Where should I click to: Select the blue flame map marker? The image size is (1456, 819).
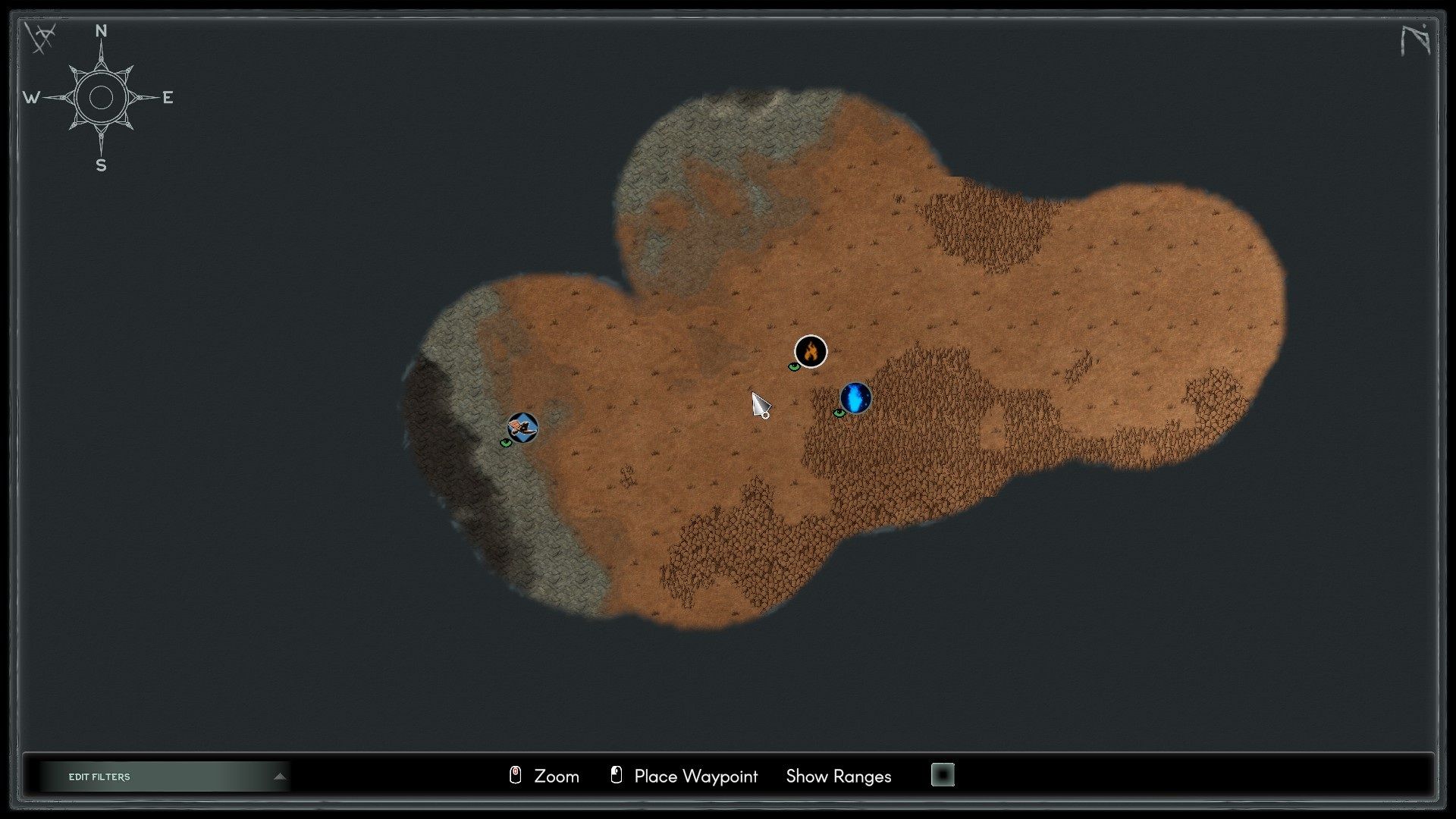tap(856, 398)
